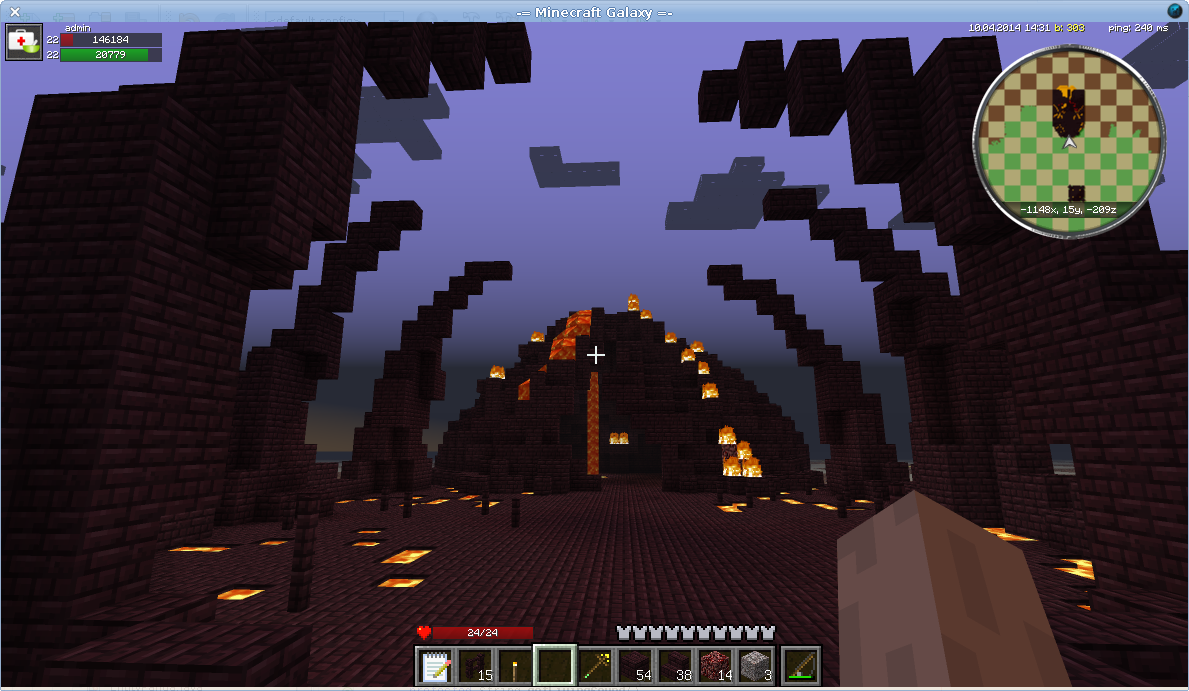The image size is (1189, 691).
Task: Pick the nether brick stairs stack of 38
Action: [x=675, y=665]
